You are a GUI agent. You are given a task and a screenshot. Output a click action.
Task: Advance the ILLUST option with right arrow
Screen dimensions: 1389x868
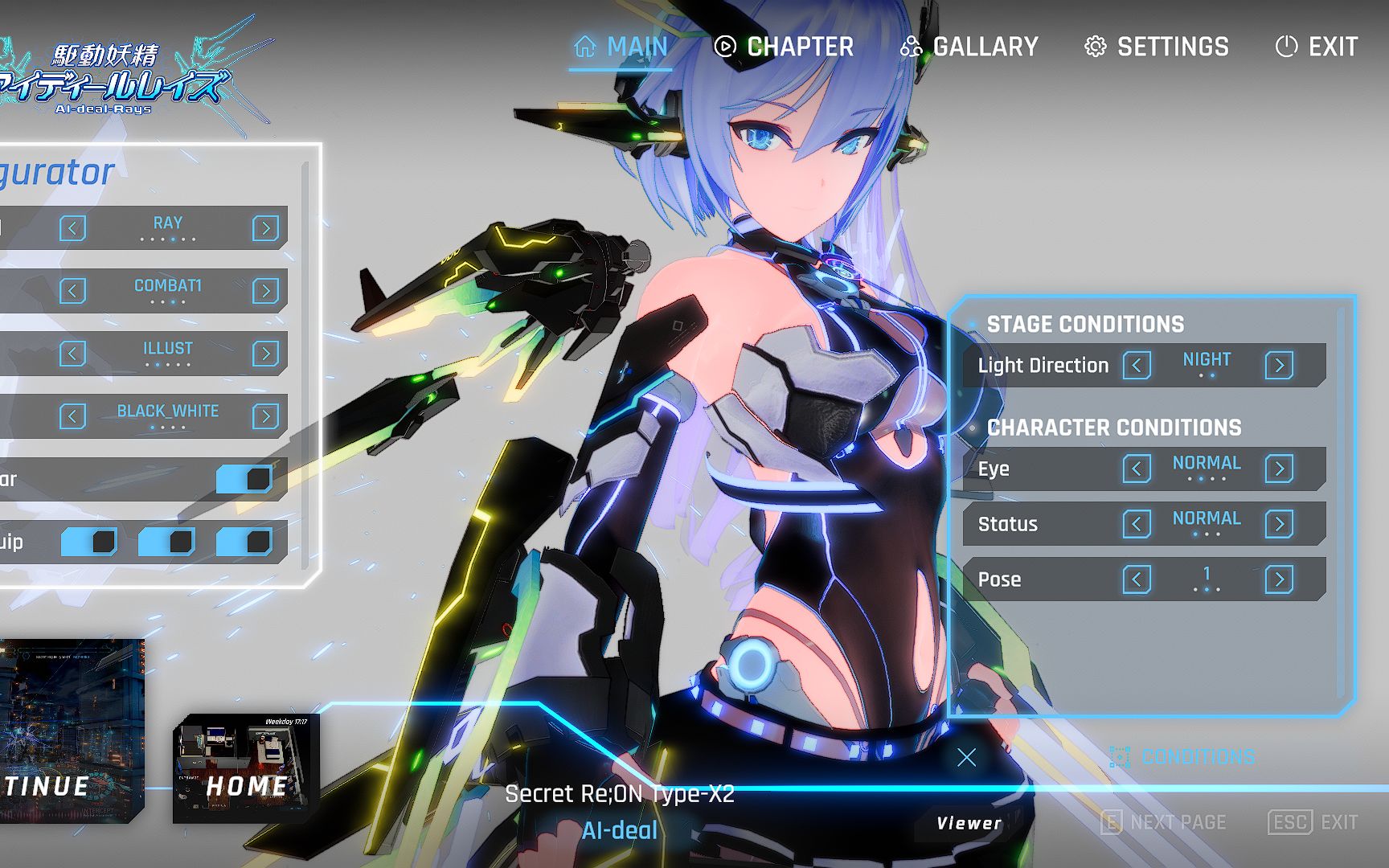pos(265,354)
